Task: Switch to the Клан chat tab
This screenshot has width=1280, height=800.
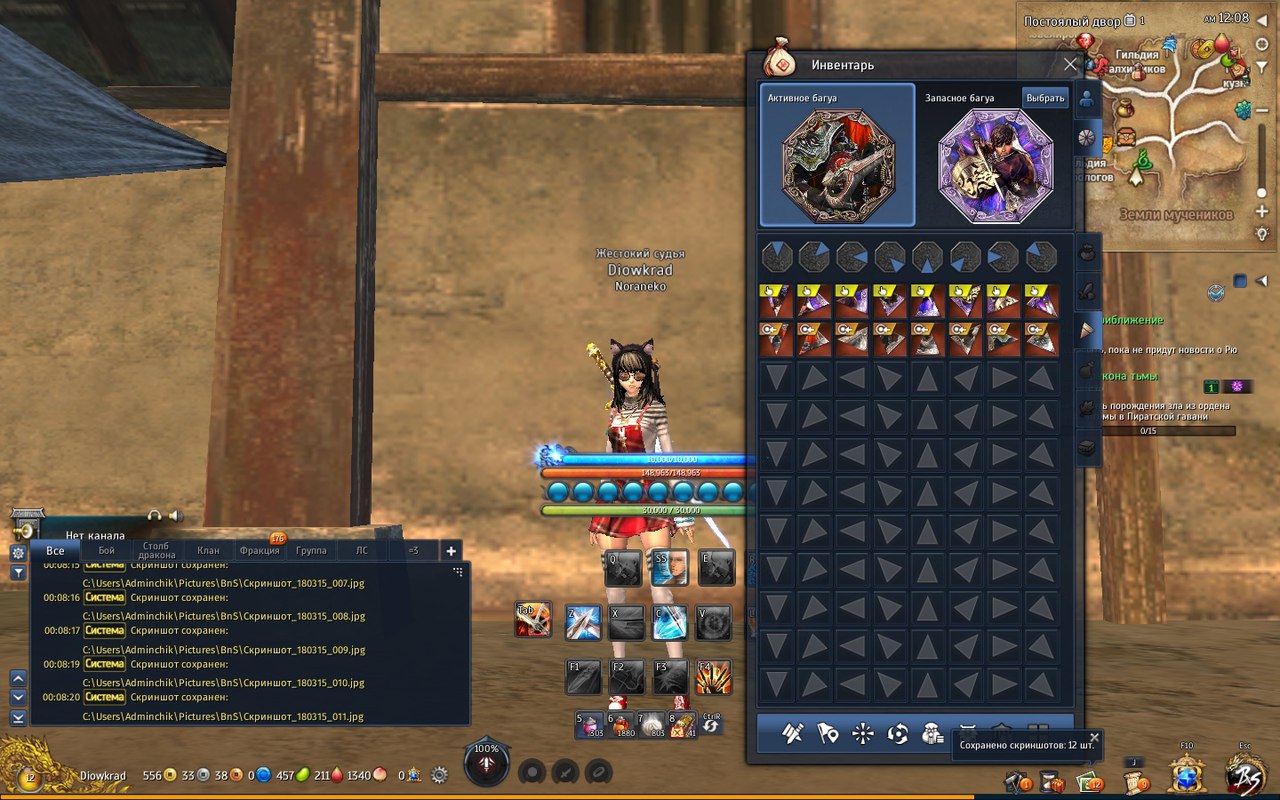Action: (x=208, y=550)
